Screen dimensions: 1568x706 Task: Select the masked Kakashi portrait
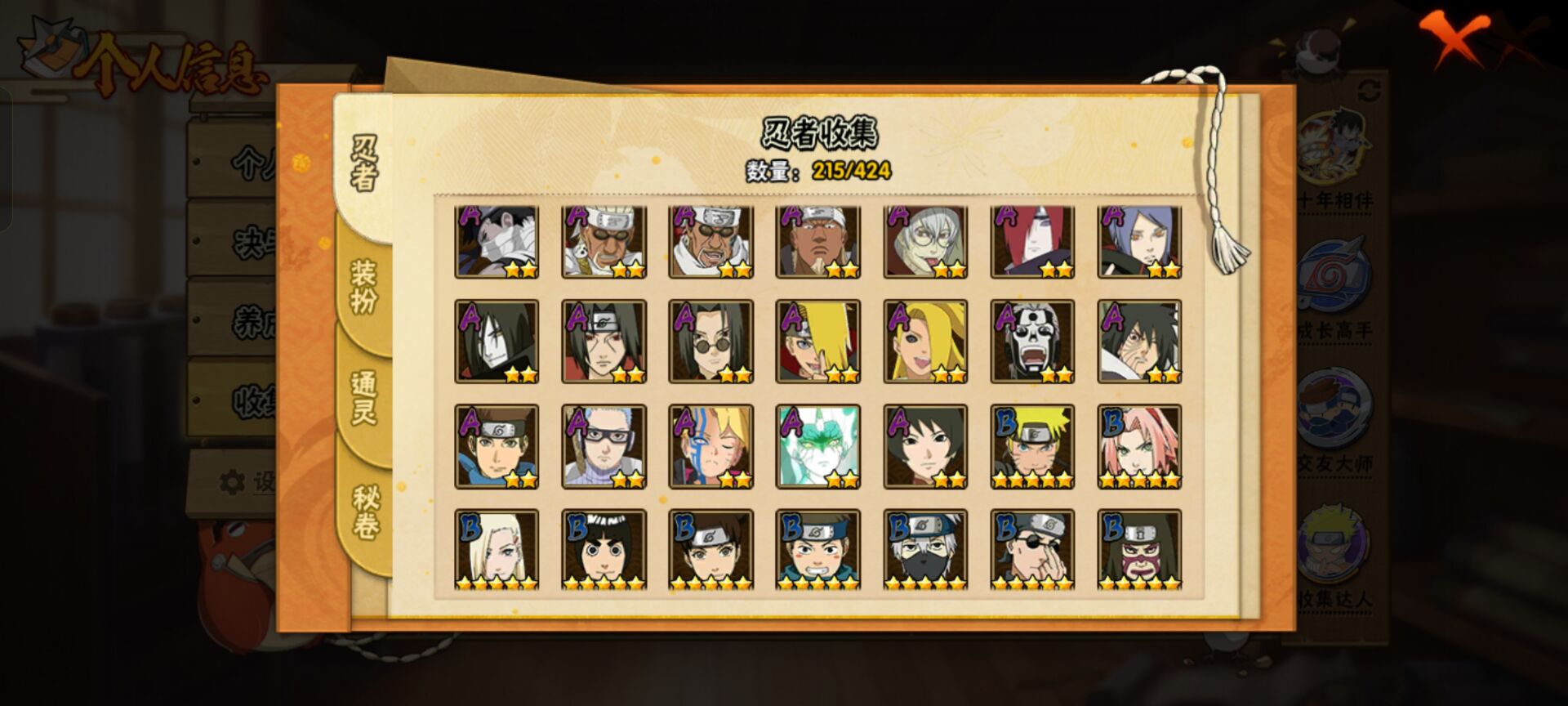pyautogui.click(x=925, y=550)
